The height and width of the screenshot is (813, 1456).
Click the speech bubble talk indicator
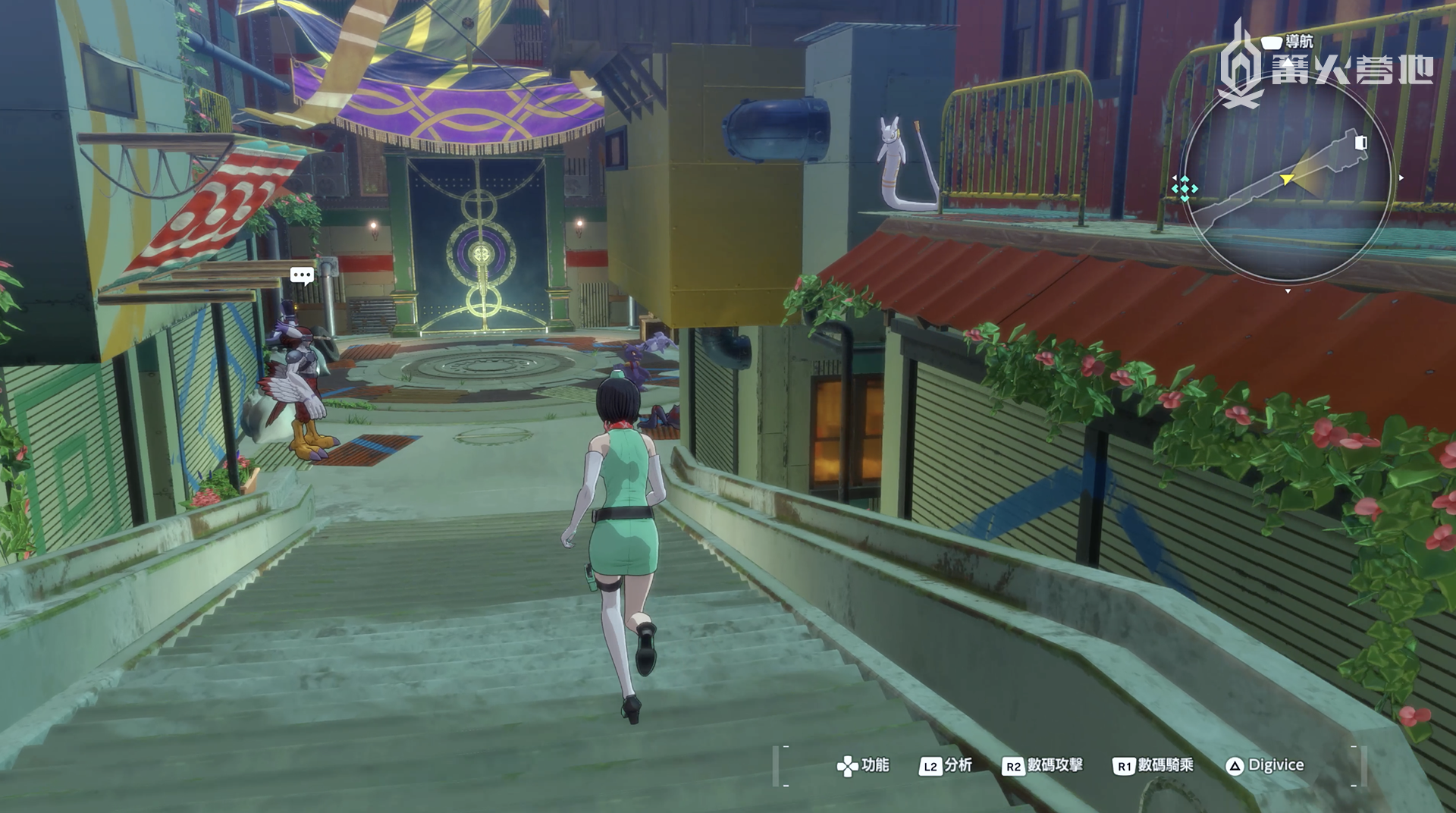pos(302,275)
